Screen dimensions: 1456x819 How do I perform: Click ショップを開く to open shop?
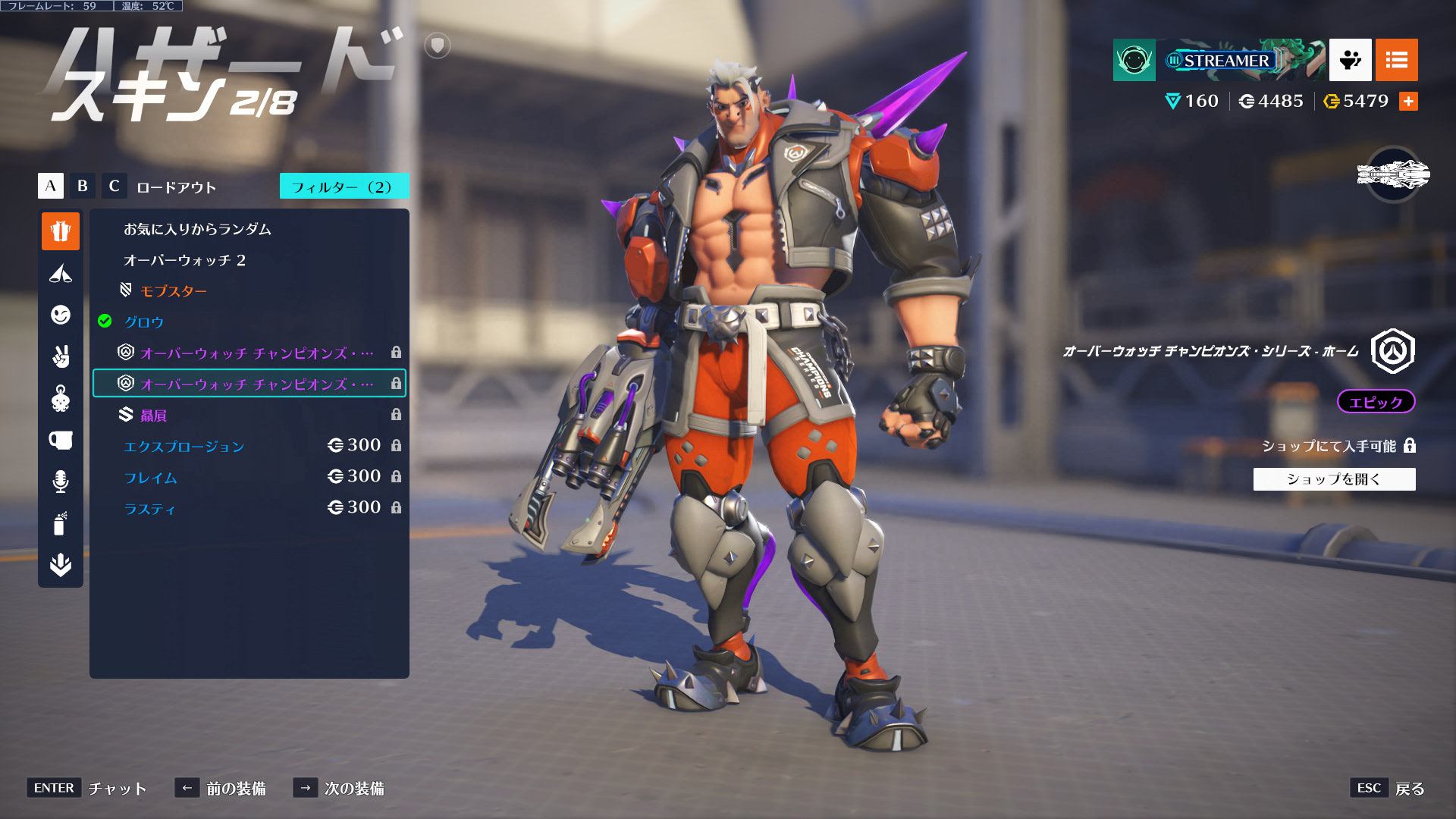pos(1334,479)
